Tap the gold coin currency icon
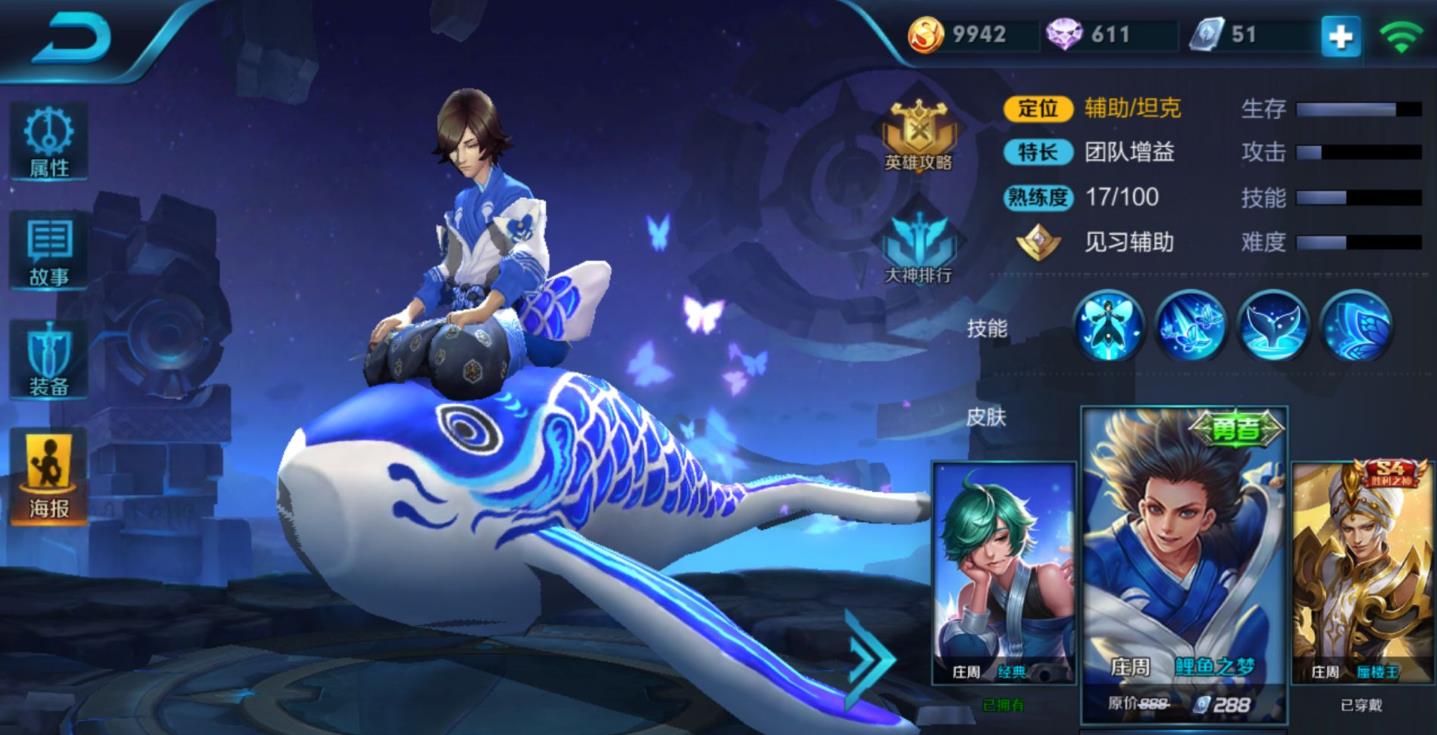This screenshot has height=735, width=1437. pyautogui.click(x=925, y=35)
